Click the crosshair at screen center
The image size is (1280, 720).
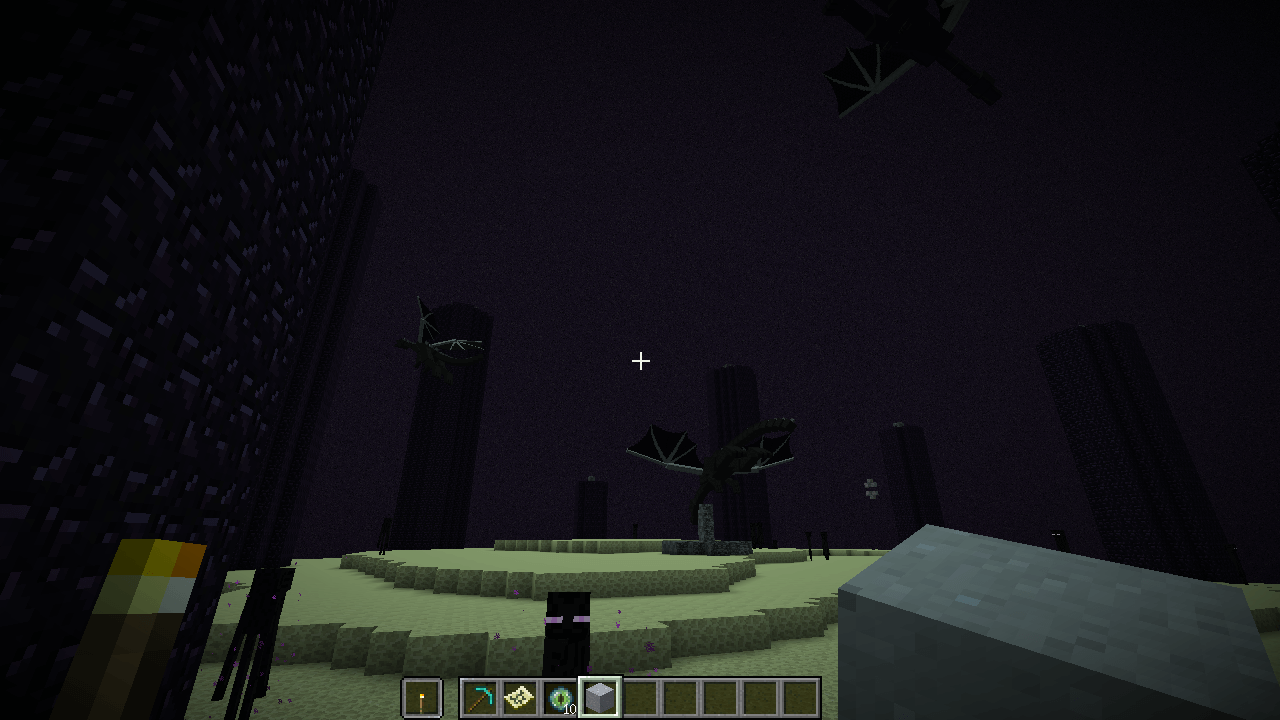[640, 360]
